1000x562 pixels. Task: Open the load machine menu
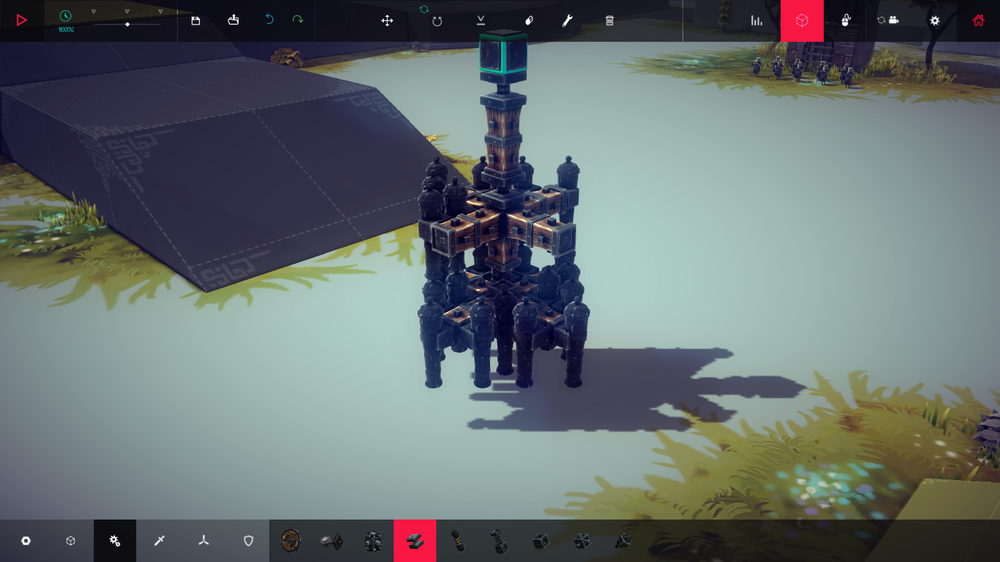233,20
